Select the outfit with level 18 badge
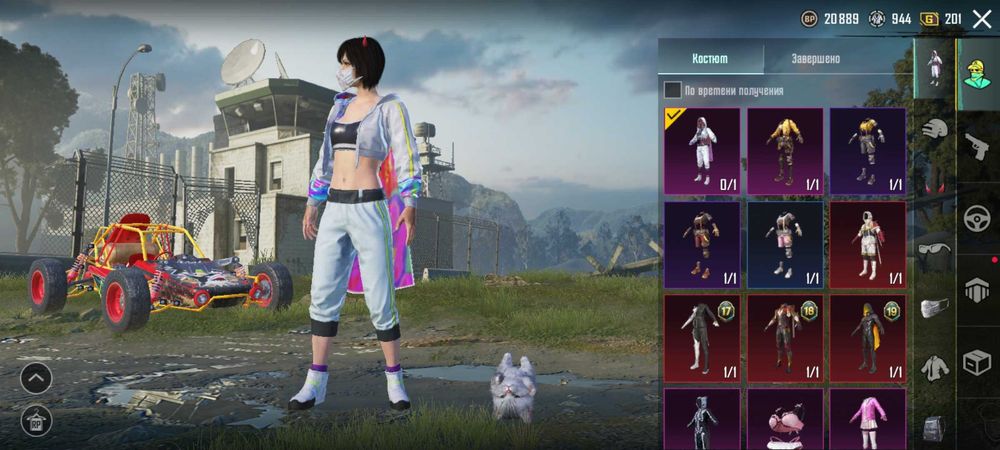1000x450 pixels. tap(785, 337)
